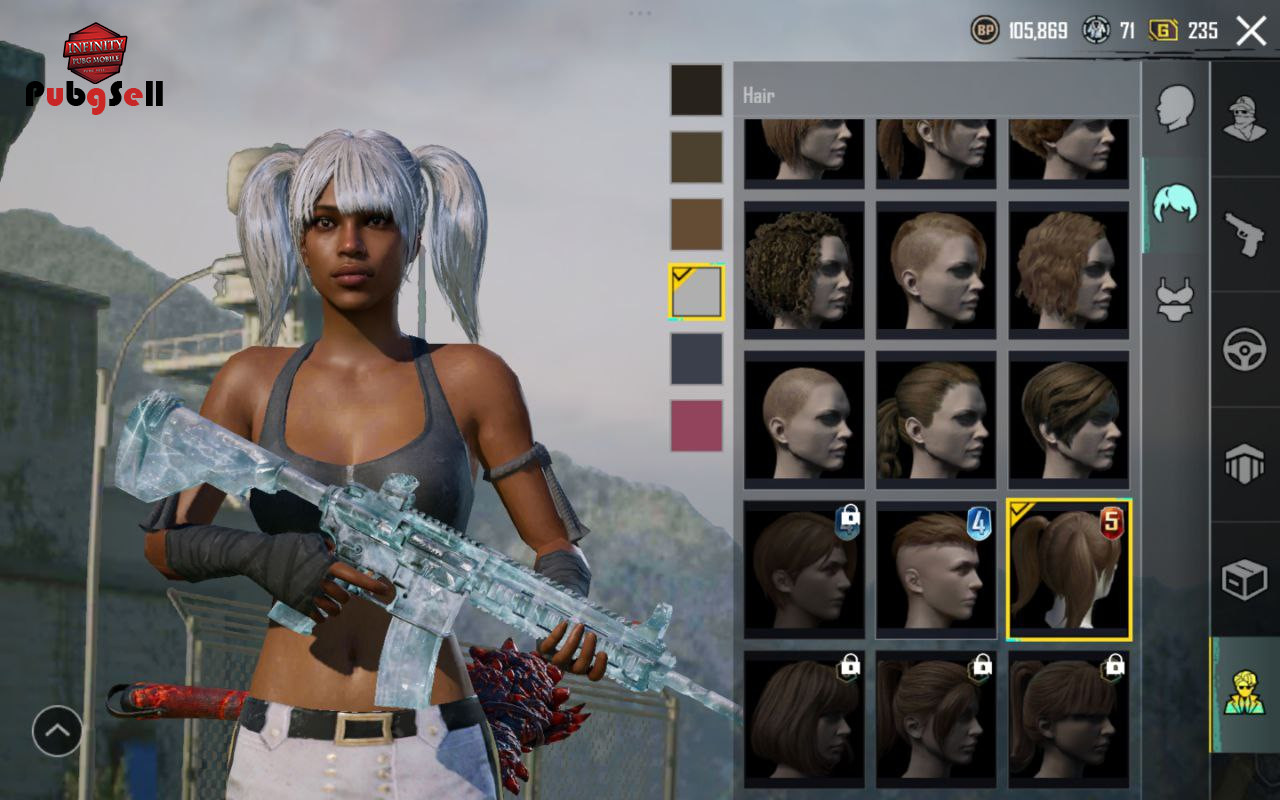Screen dimensions: 1280x800
Task: Choose the dark brown hair color swatch
Action: coord(696,157)
